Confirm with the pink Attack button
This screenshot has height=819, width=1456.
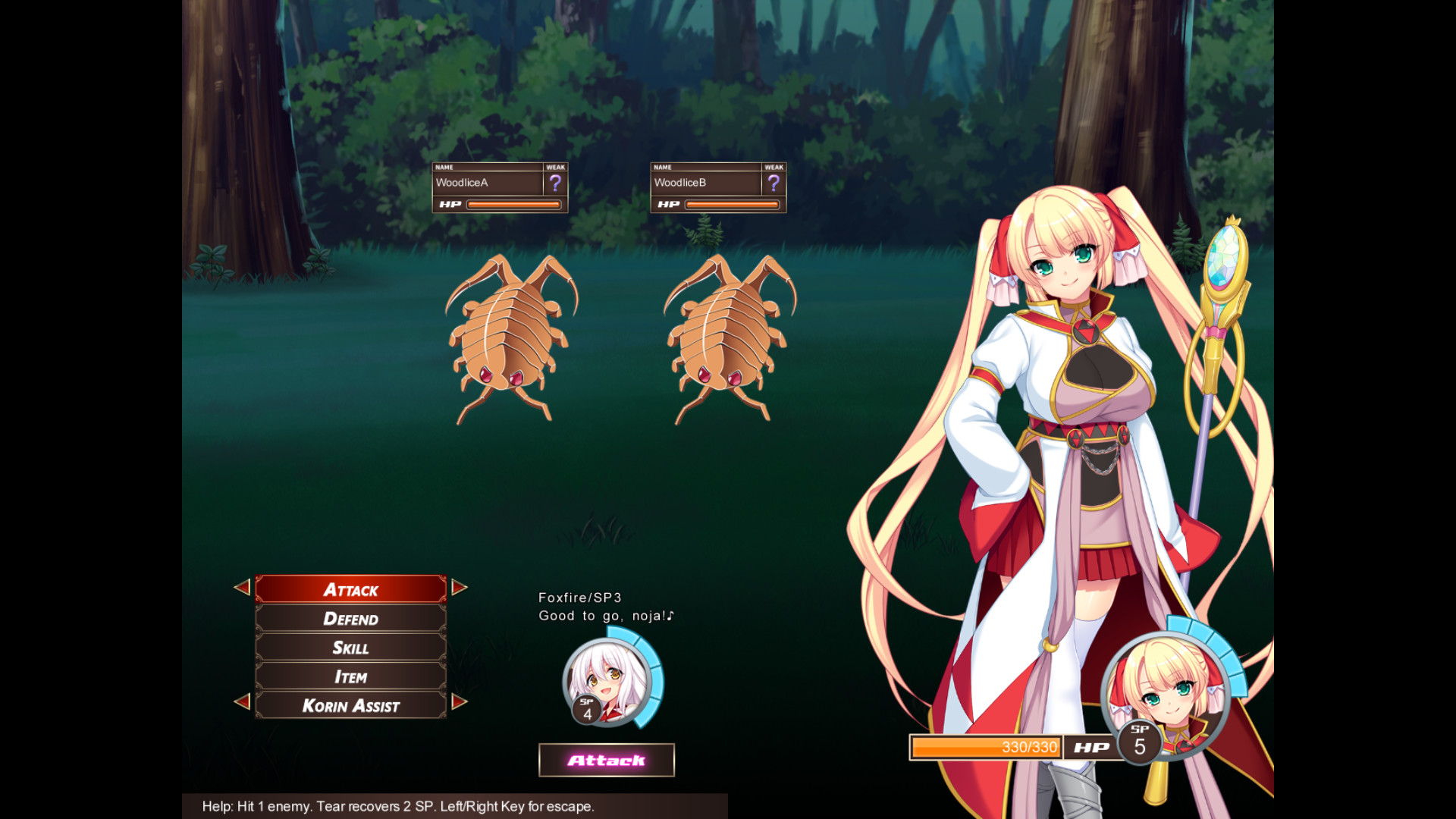tap(606, 758)
